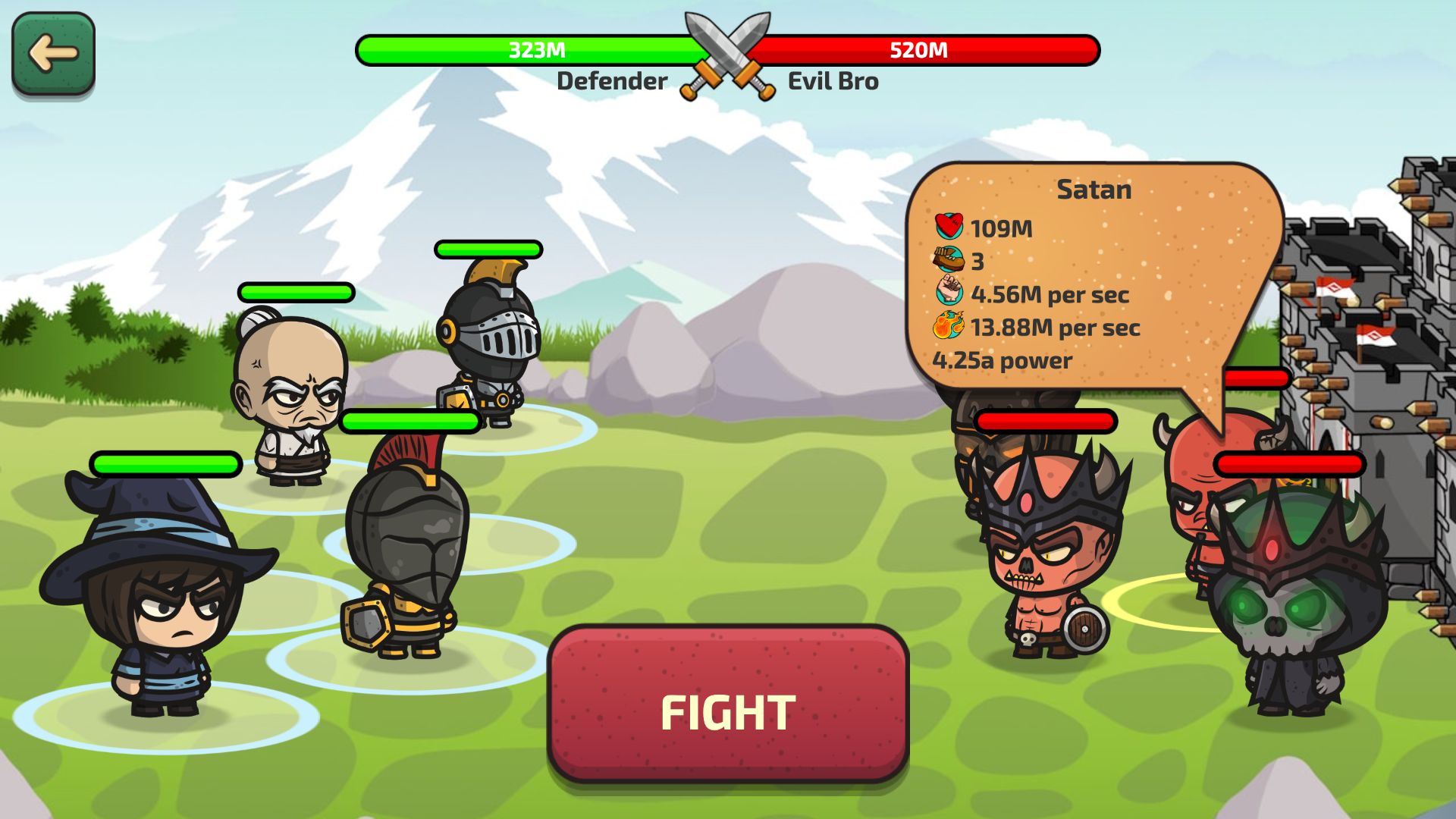Click the red Evil Bro health bar showing 520M

pos(919,50)
